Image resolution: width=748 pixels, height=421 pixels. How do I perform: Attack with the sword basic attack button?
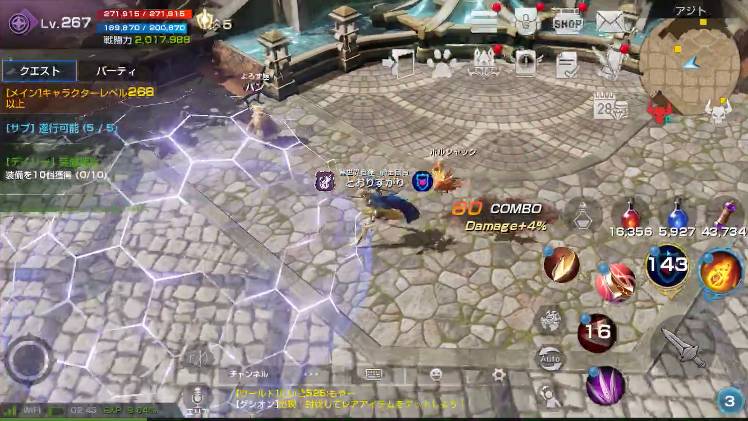(683, 346)
